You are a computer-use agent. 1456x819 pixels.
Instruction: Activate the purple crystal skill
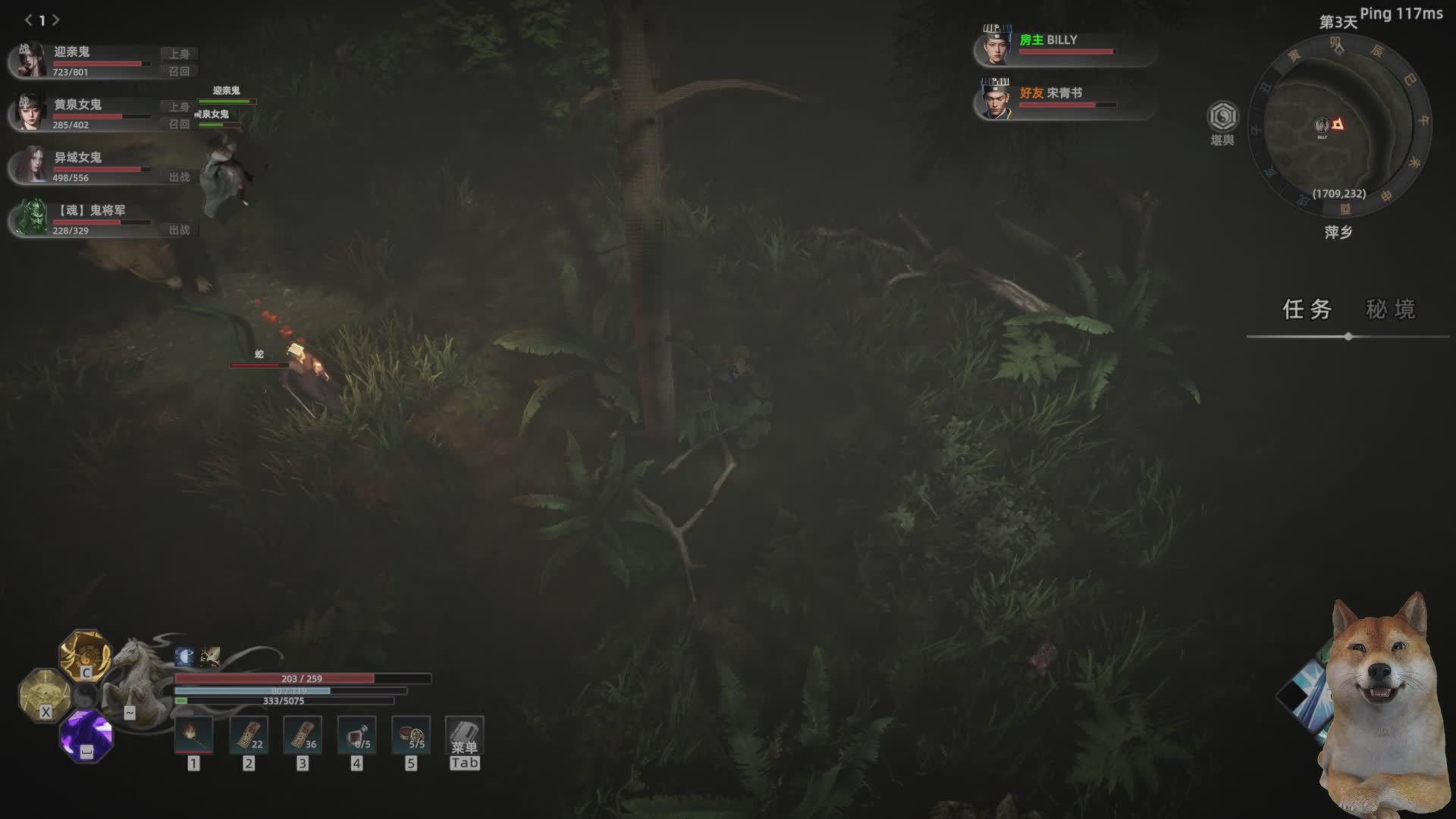86,734
